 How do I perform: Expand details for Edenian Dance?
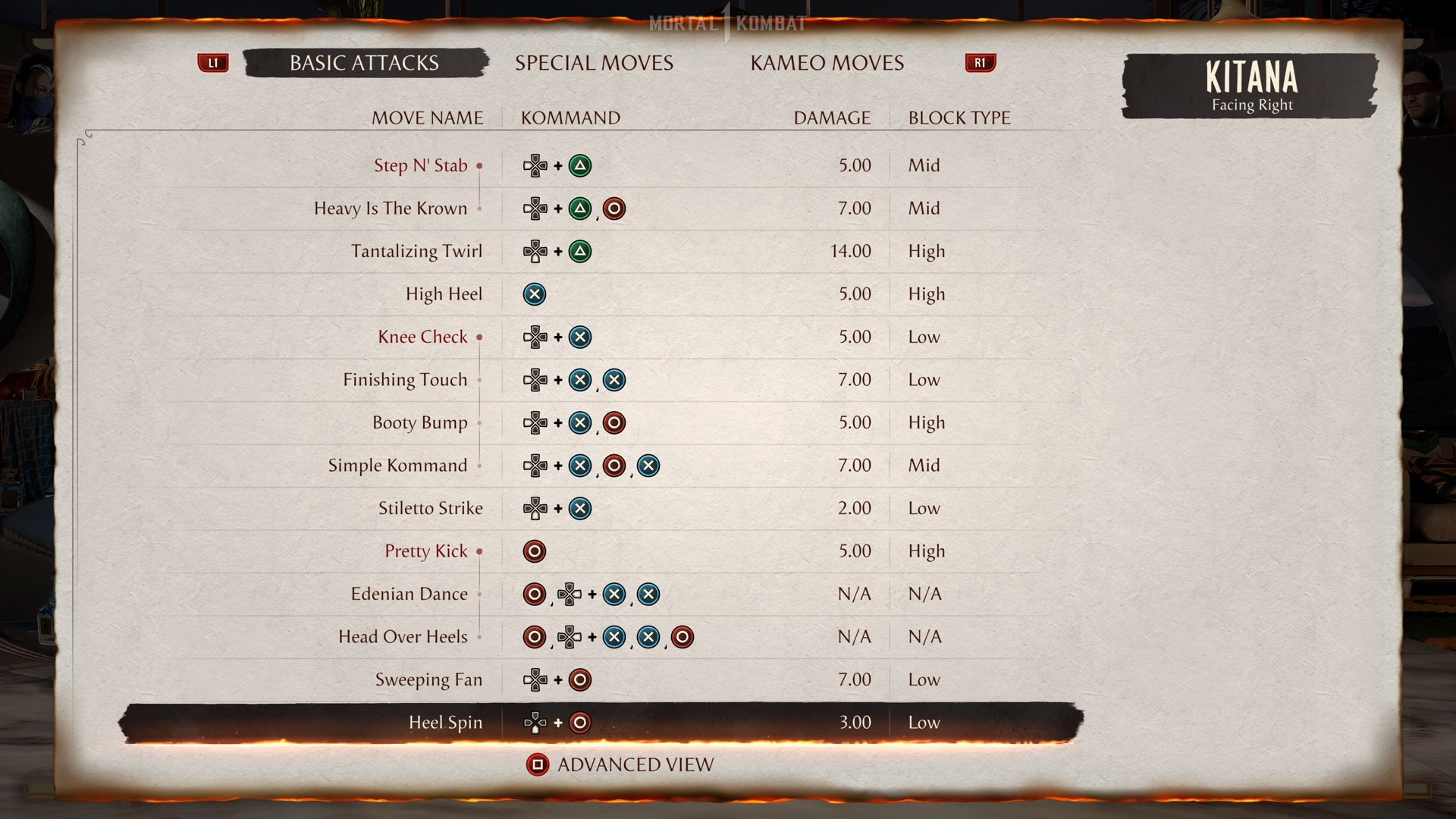point(480,594)
